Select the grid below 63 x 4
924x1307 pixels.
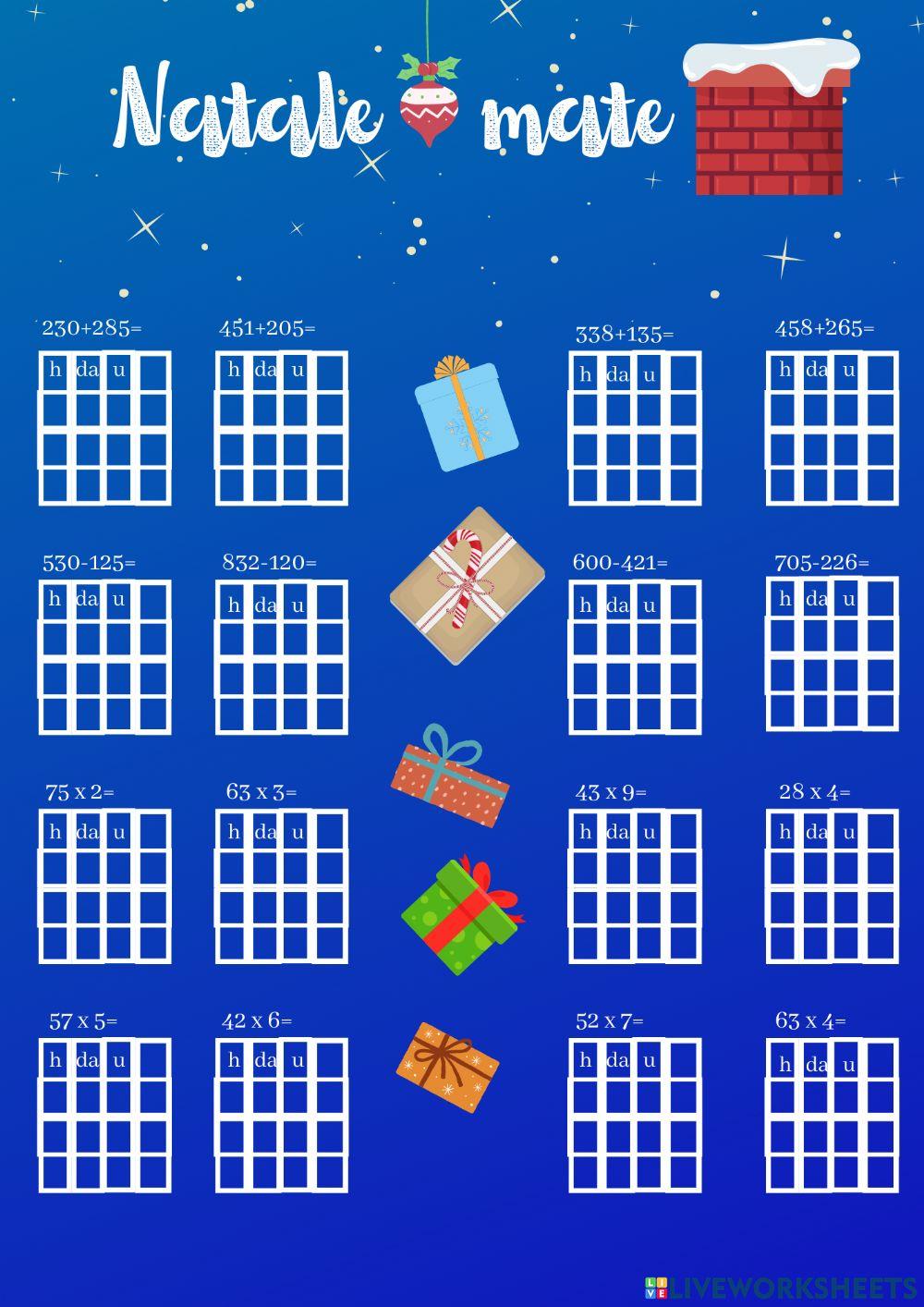833,1116
